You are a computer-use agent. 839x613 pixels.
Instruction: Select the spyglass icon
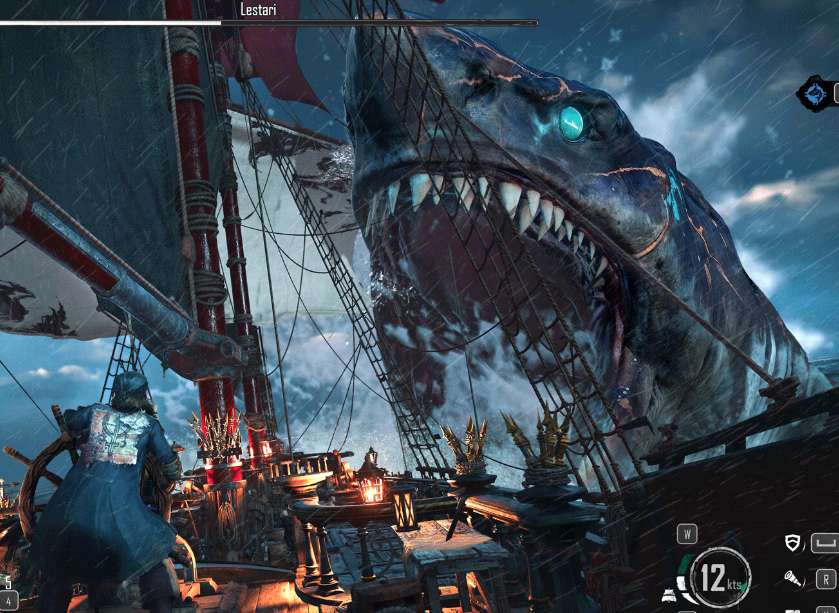click(x=793, y=578)
